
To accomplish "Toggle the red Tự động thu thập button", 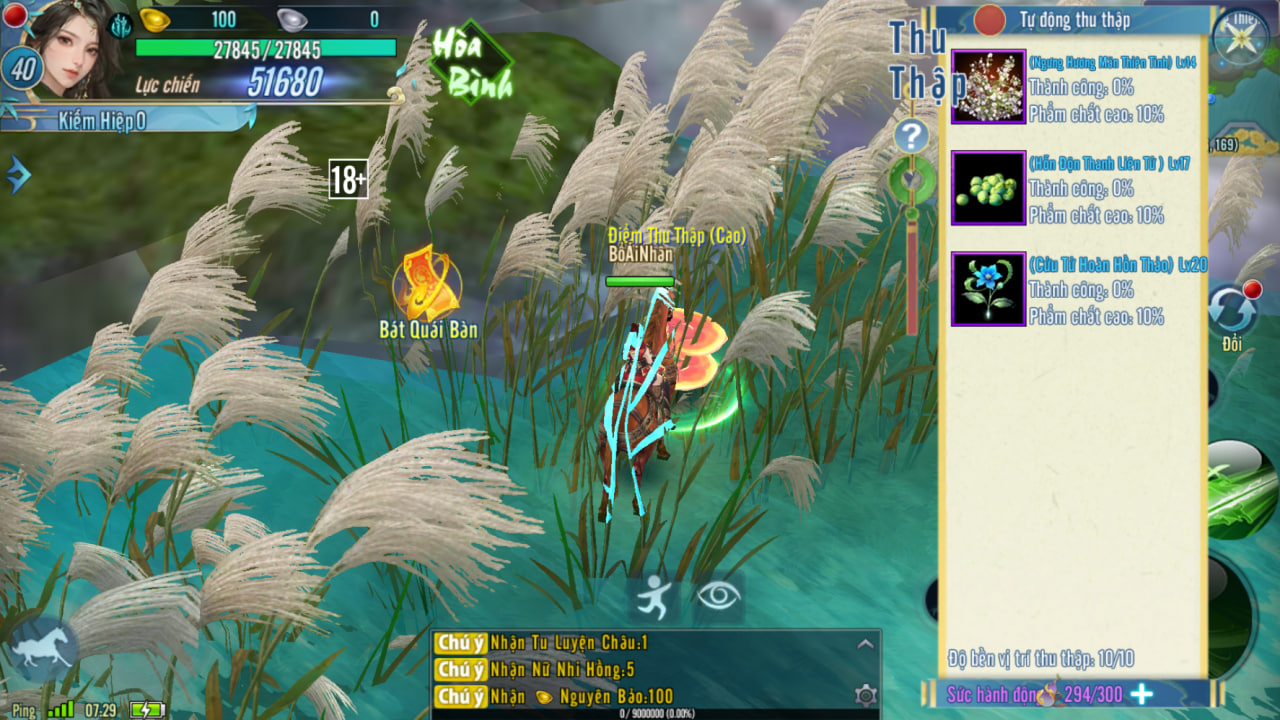I will pos(989,20).
